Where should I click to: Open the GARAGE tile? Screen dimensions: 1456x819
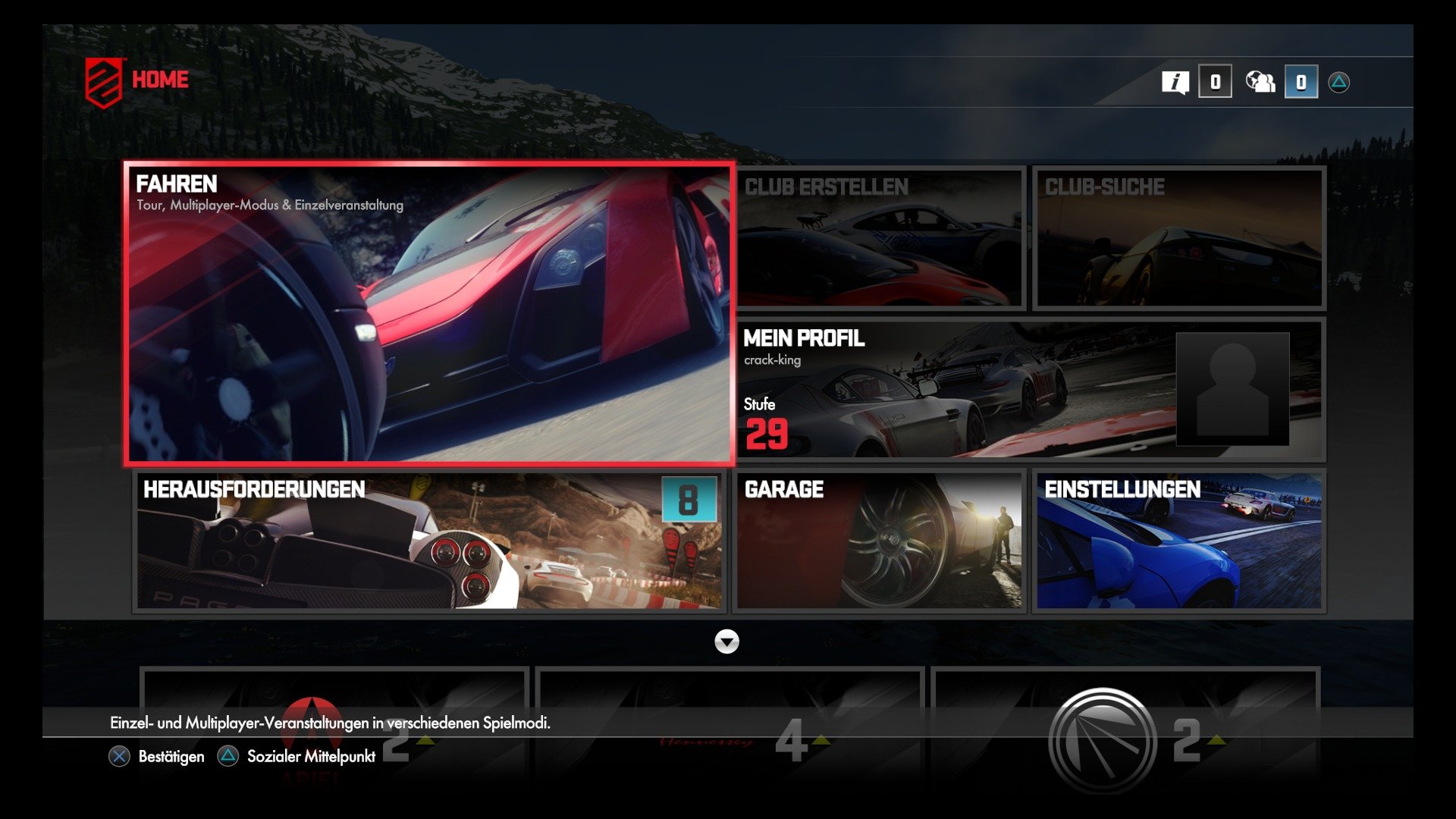click(880, 540)
